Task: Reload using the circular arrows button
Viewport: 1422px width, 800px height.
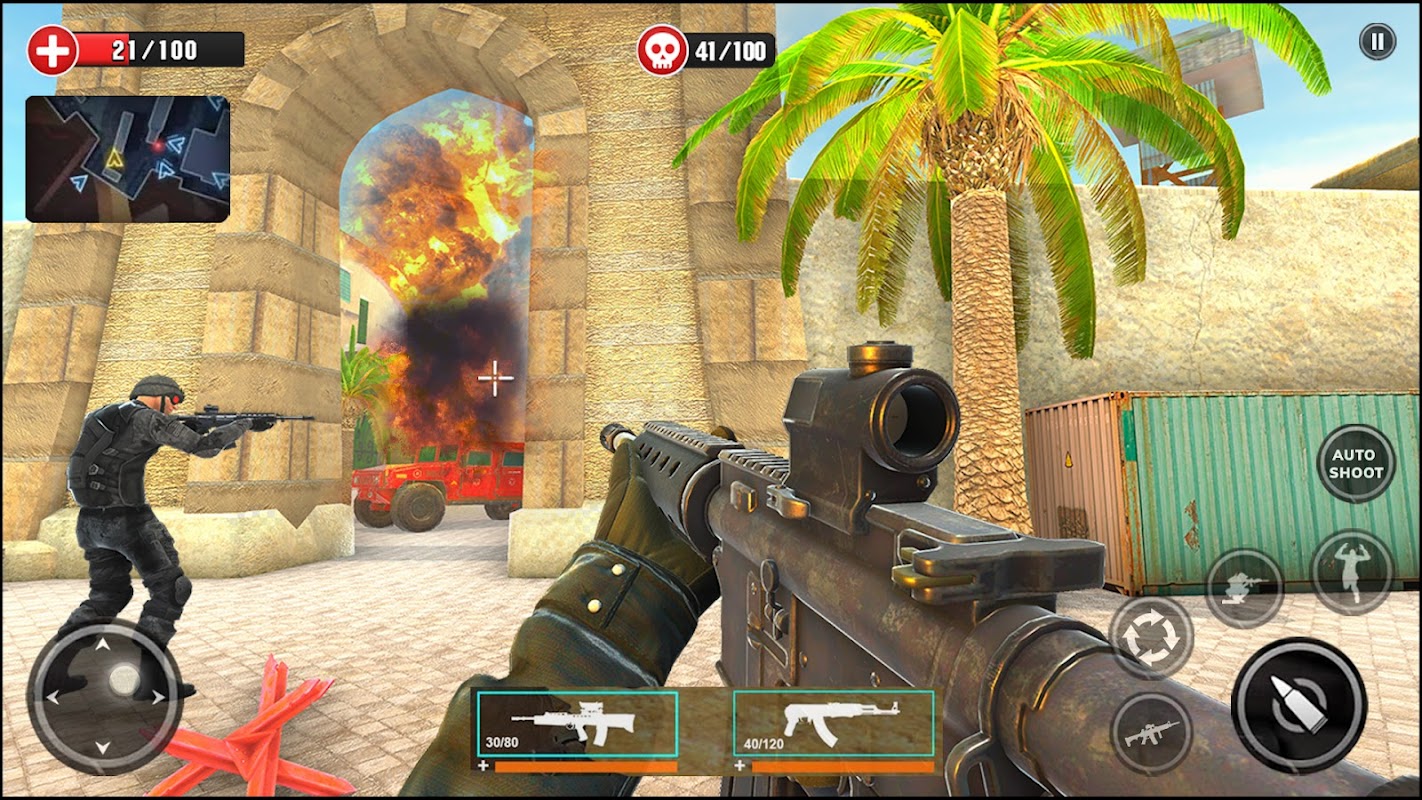Action: coord(1151,637)
